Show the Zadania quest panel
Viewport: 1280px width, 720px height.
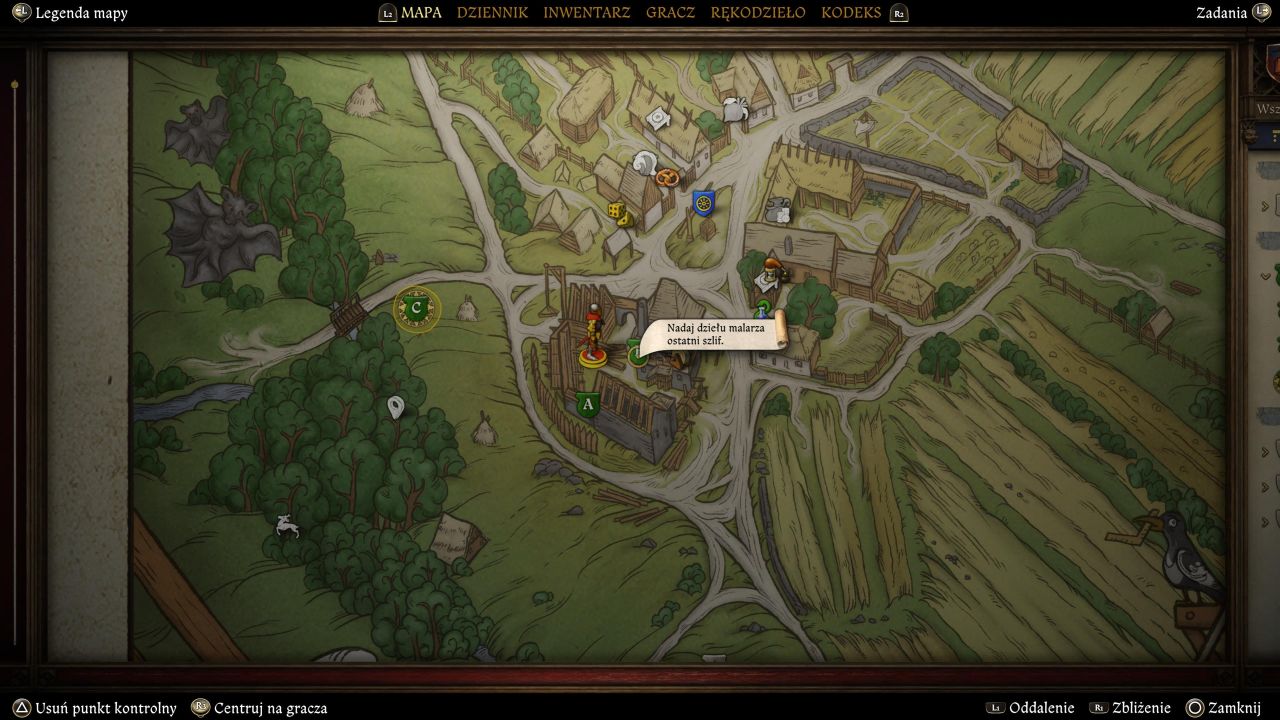[1221, 13]
